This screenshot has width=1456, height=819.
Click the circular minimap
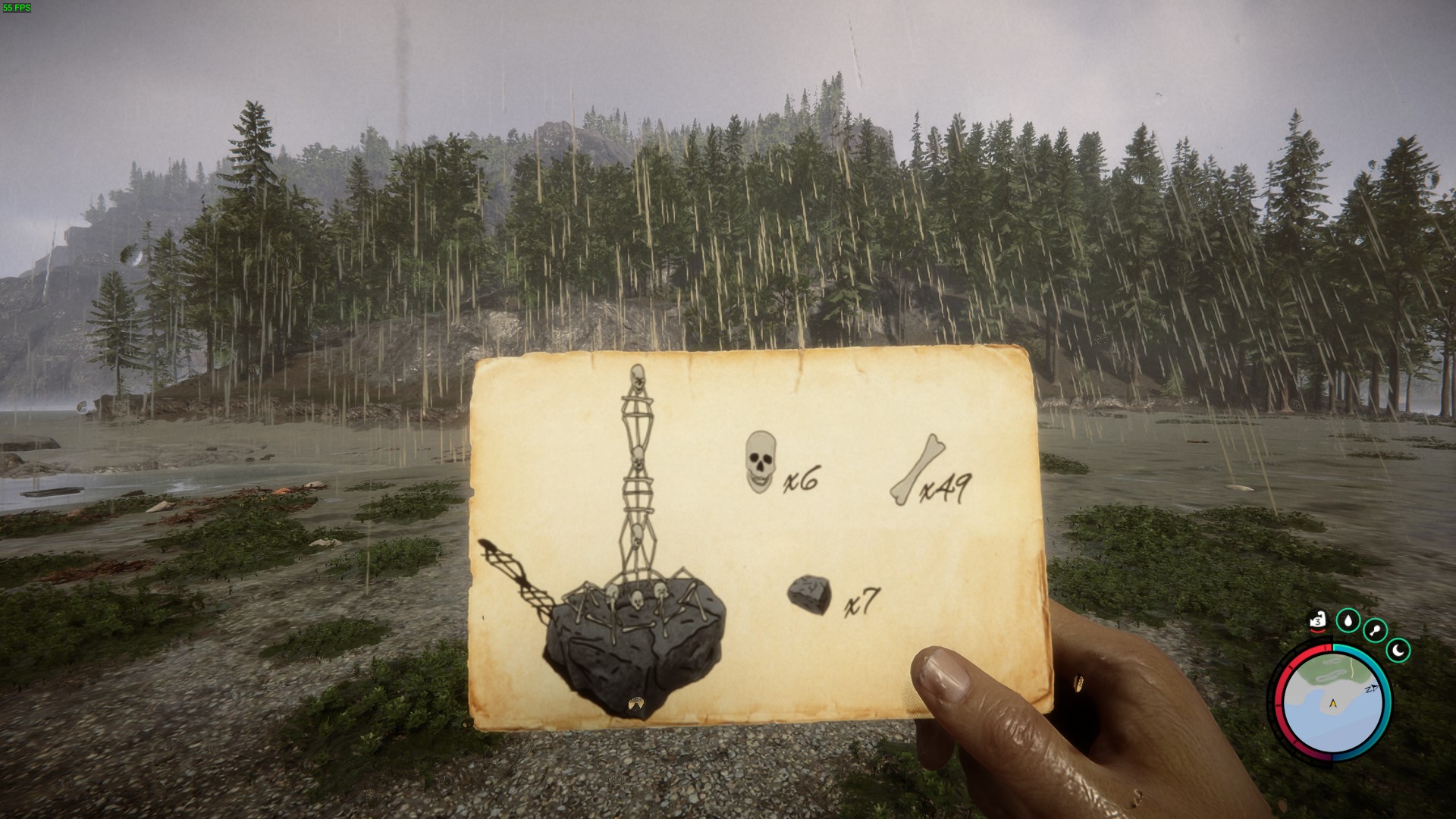[1333, 701]
